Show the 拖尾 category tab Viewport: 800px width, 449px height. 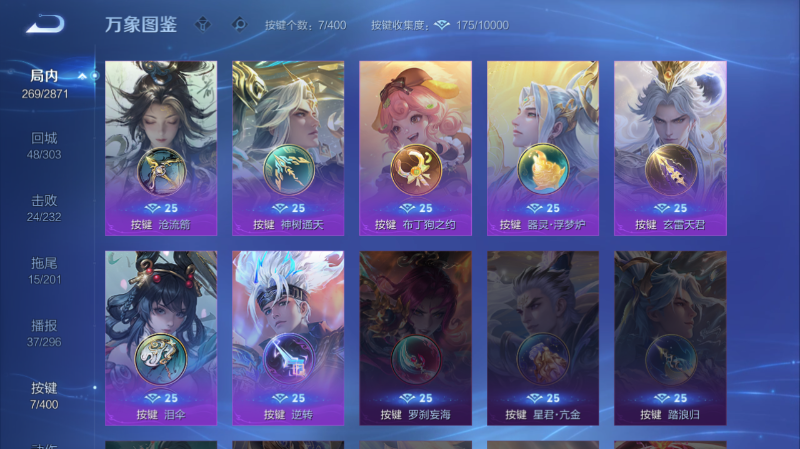[x=45, y=270]
